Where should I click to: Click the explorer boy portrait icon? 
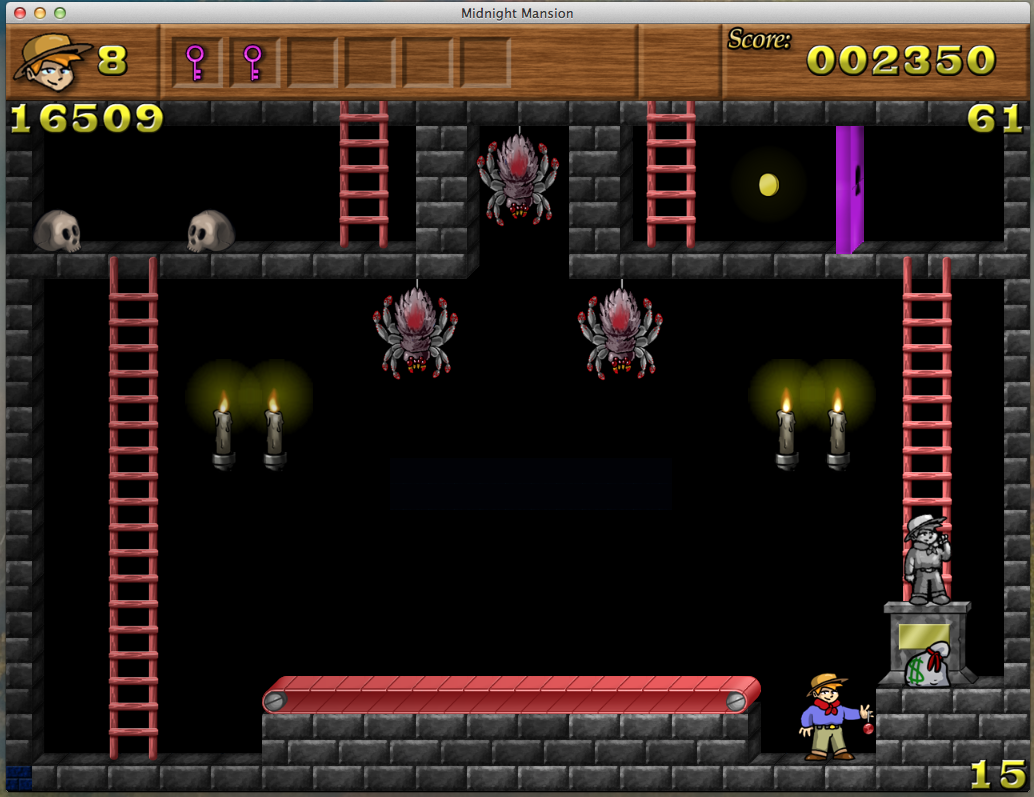point(52,60)
